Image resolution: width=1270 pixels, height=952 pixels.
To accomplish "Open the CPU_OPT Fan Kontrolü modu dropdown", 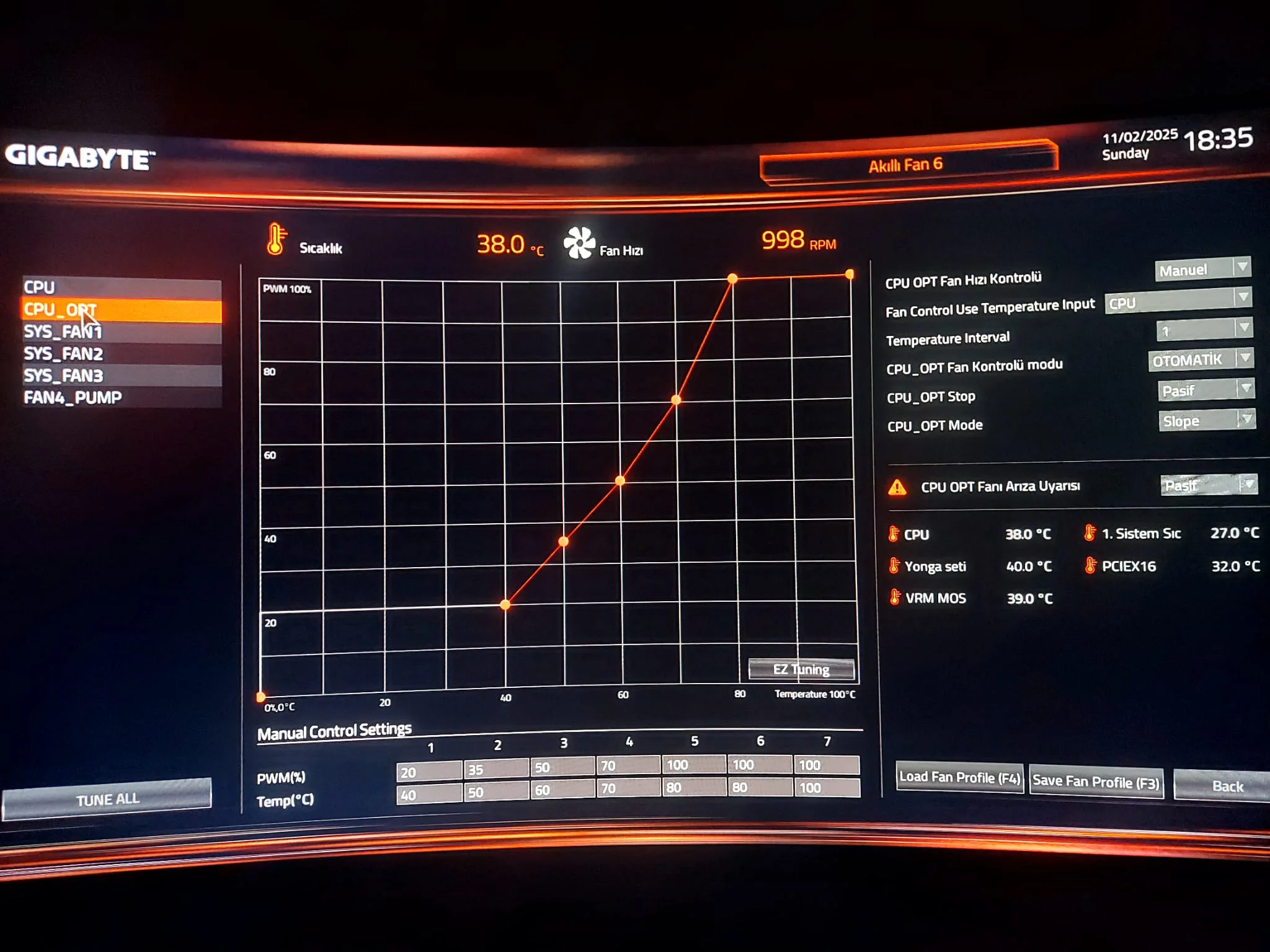I will (x=1200, y=360).
